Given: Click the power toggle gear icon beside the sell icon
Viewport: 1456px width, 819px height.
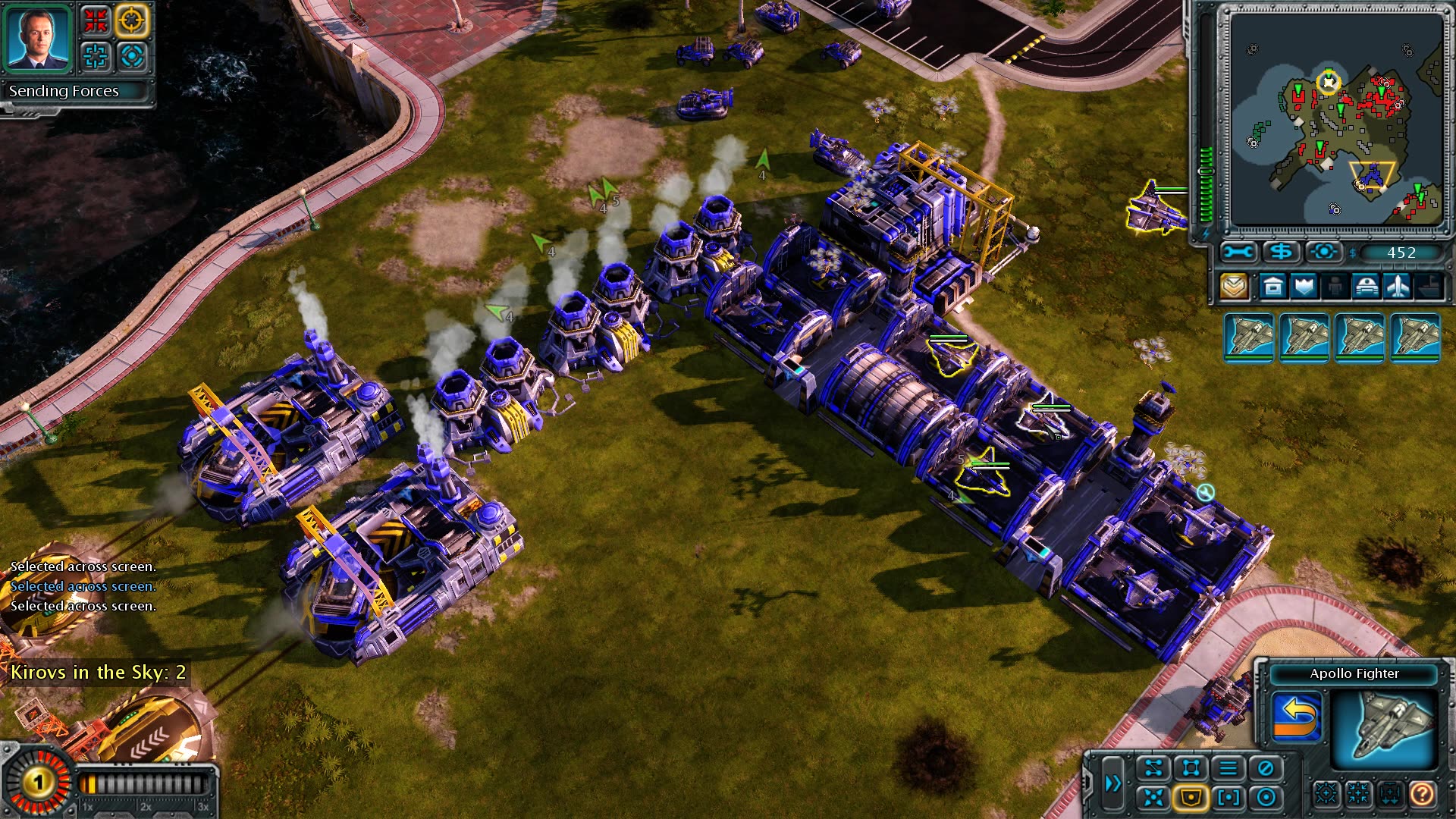Looking at the screenshot, I should click(x=1323, y=252).
